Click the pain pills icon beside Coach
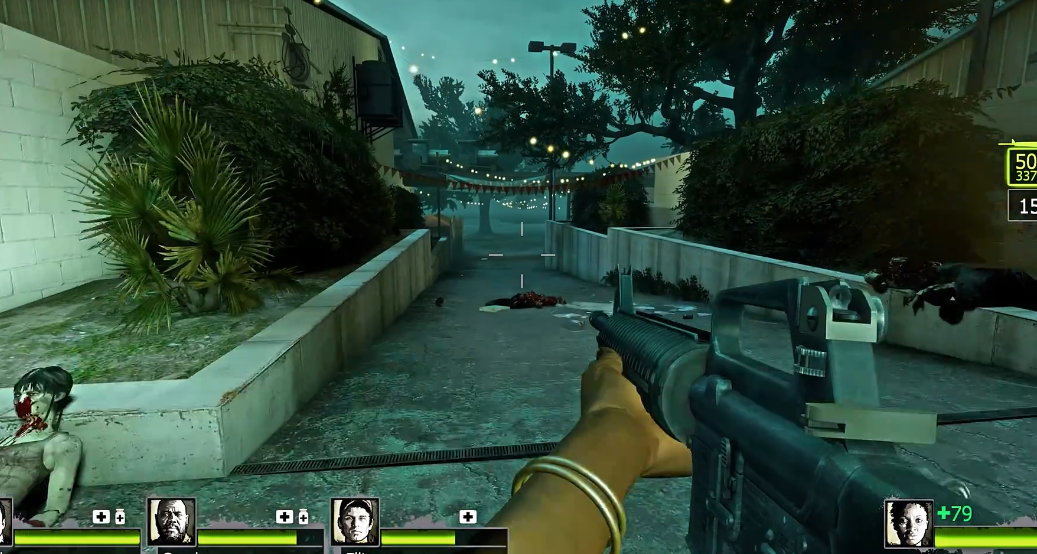The height and width of the screenshot is (554, 1037). [303, 516]
